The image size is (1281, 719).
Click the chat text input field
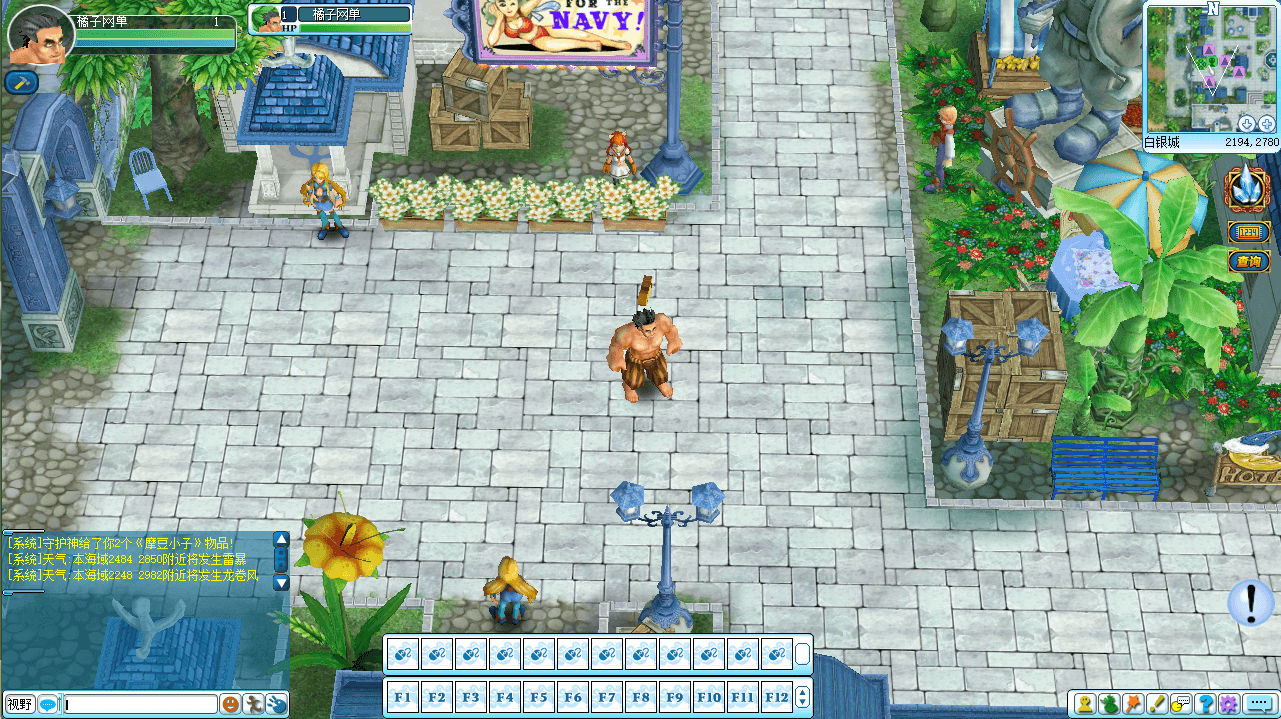[x=140, y=704]
